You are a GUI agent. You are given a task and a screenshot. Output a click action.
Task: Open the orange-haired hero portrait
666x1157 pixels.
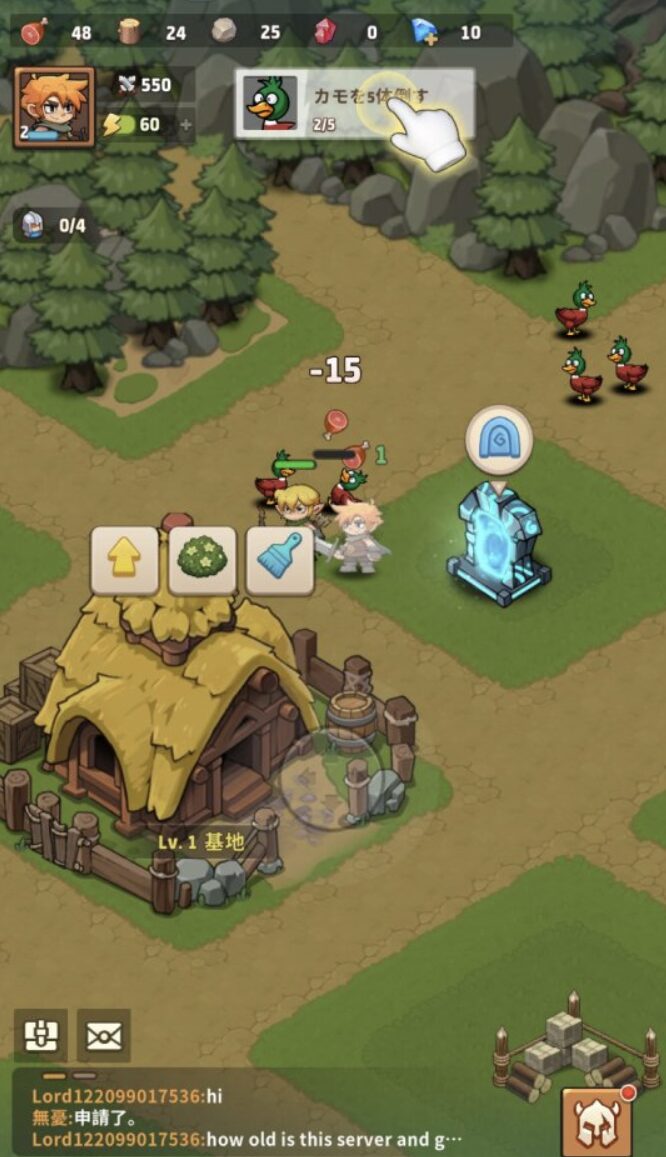click(x=54, y=107)
